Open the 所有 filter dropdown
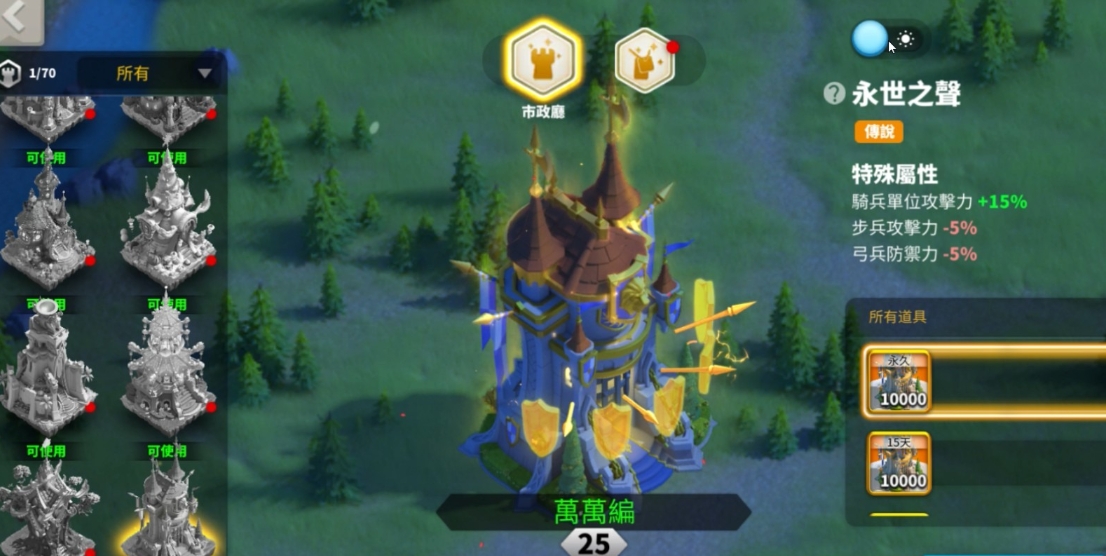The image size is (1106, 556). 152,73
